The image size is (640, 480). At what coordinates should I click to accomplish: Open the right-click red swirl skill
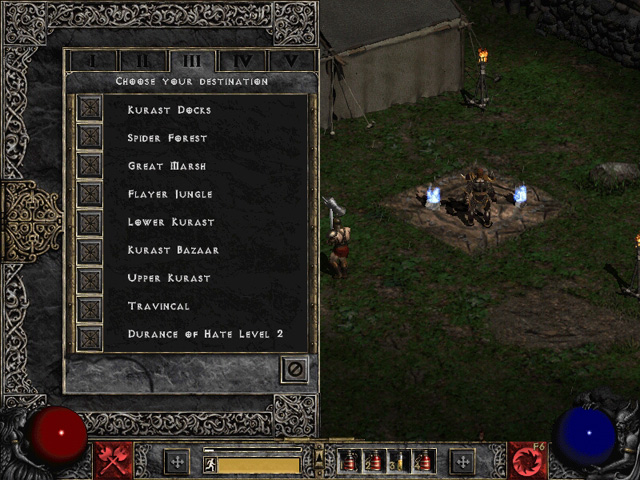click(x=526, y=460)
